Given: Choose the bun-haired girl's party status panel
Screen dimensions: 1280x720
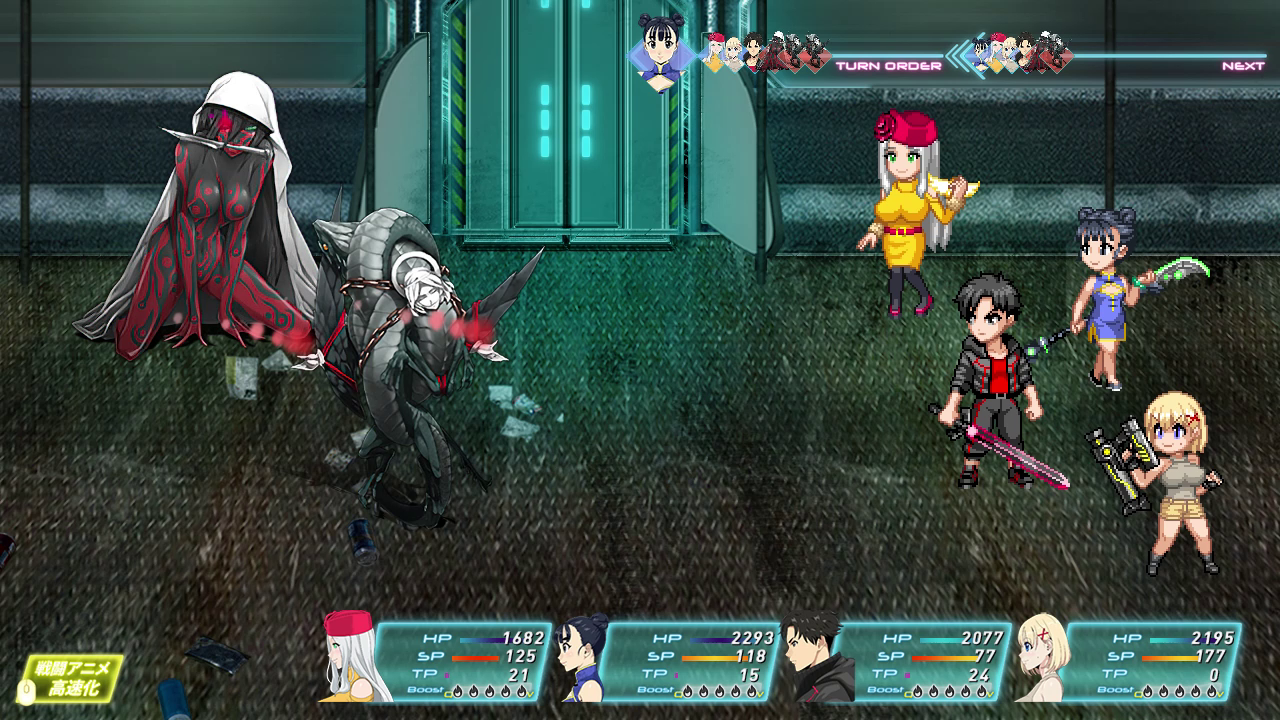Looking at the screenshot, I should 670,660.
